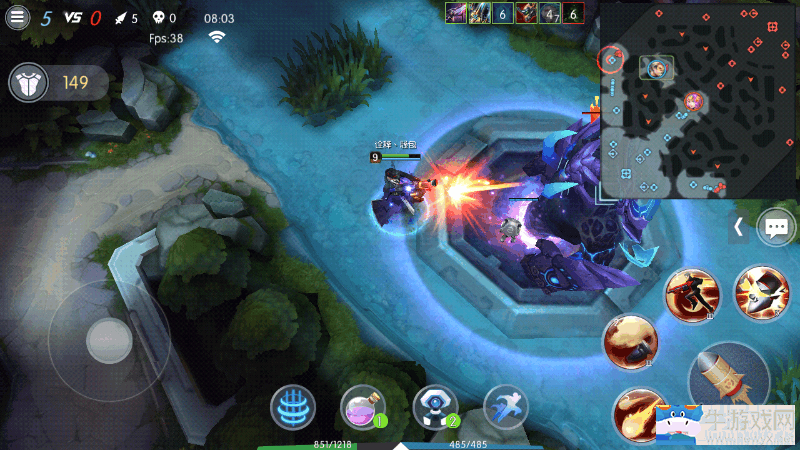
Task: Drink the purple potion
Action: coord(362,408)
